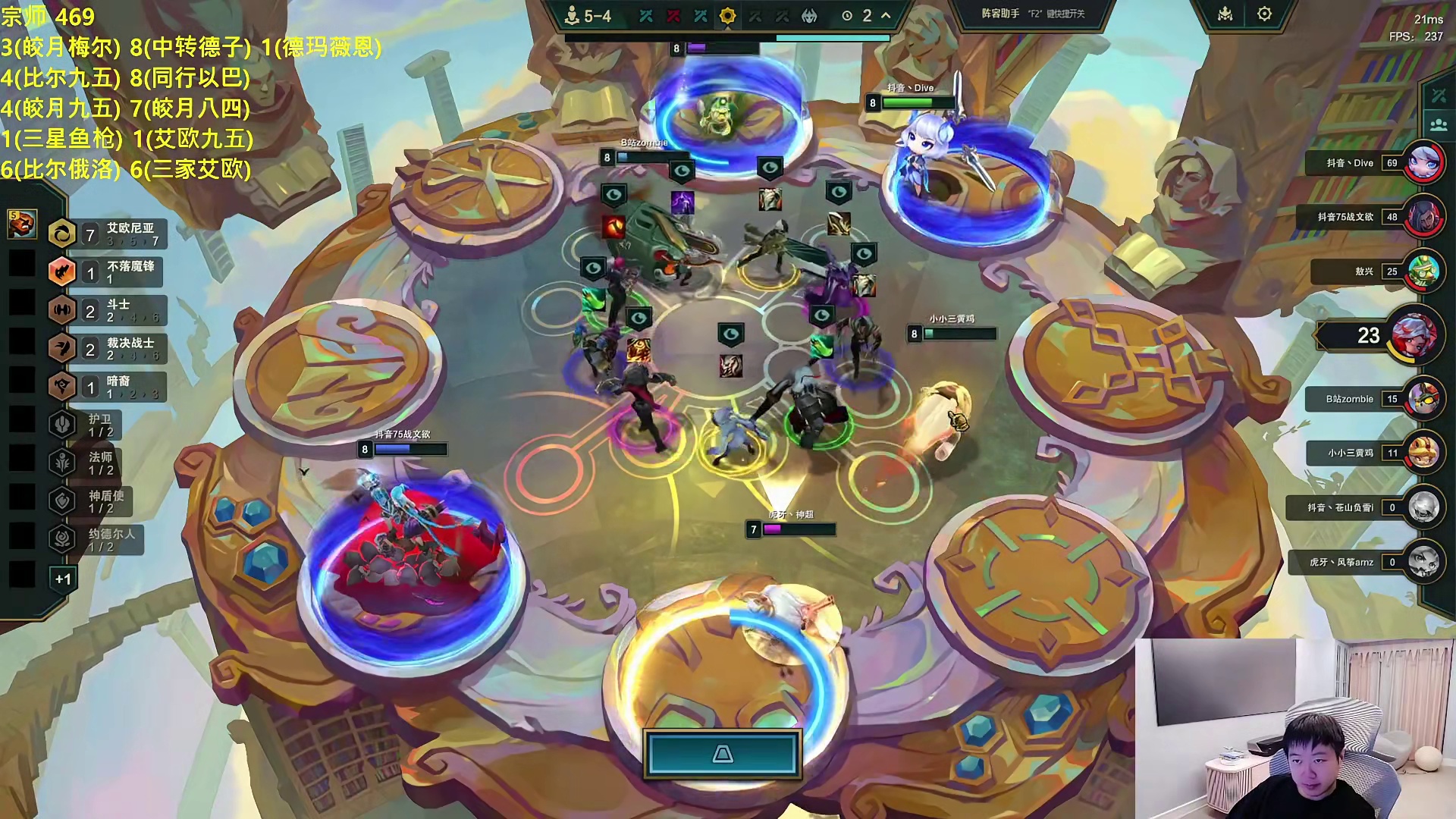Select the augment icon above the trait list
The image size is (1456, 819).
click(x=21, y=223)
